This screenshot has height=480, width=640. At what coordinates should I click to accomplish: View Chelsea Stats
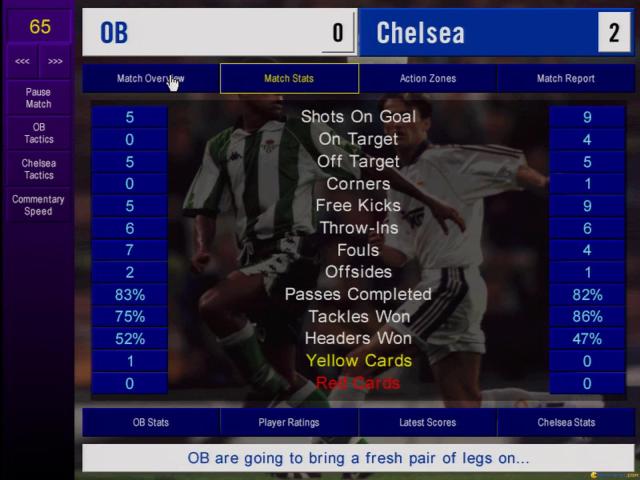pyautogui.click(x=566, y=422)
